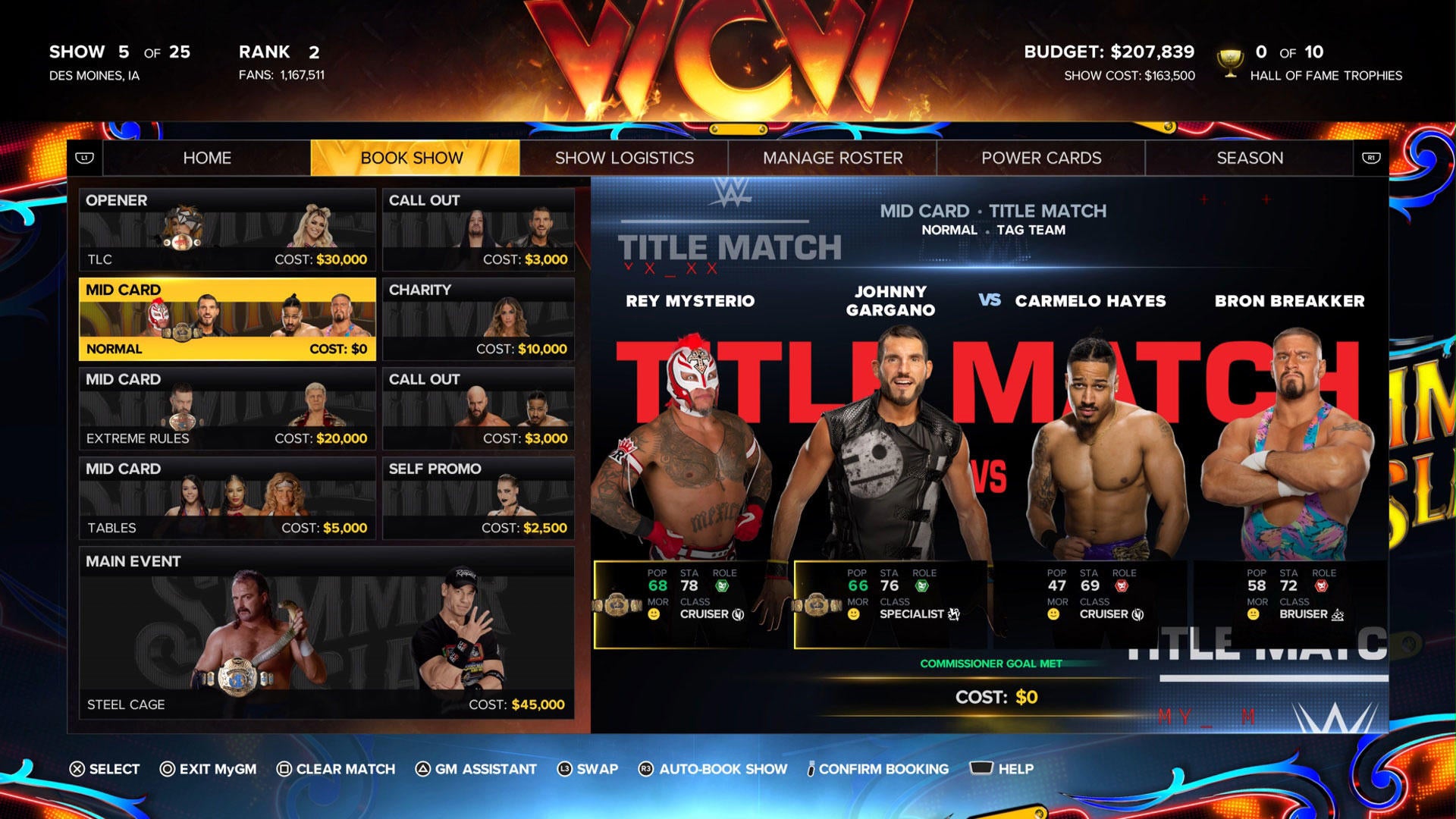
Task: Confirm Booking for the show
Action: coord(876,768)
